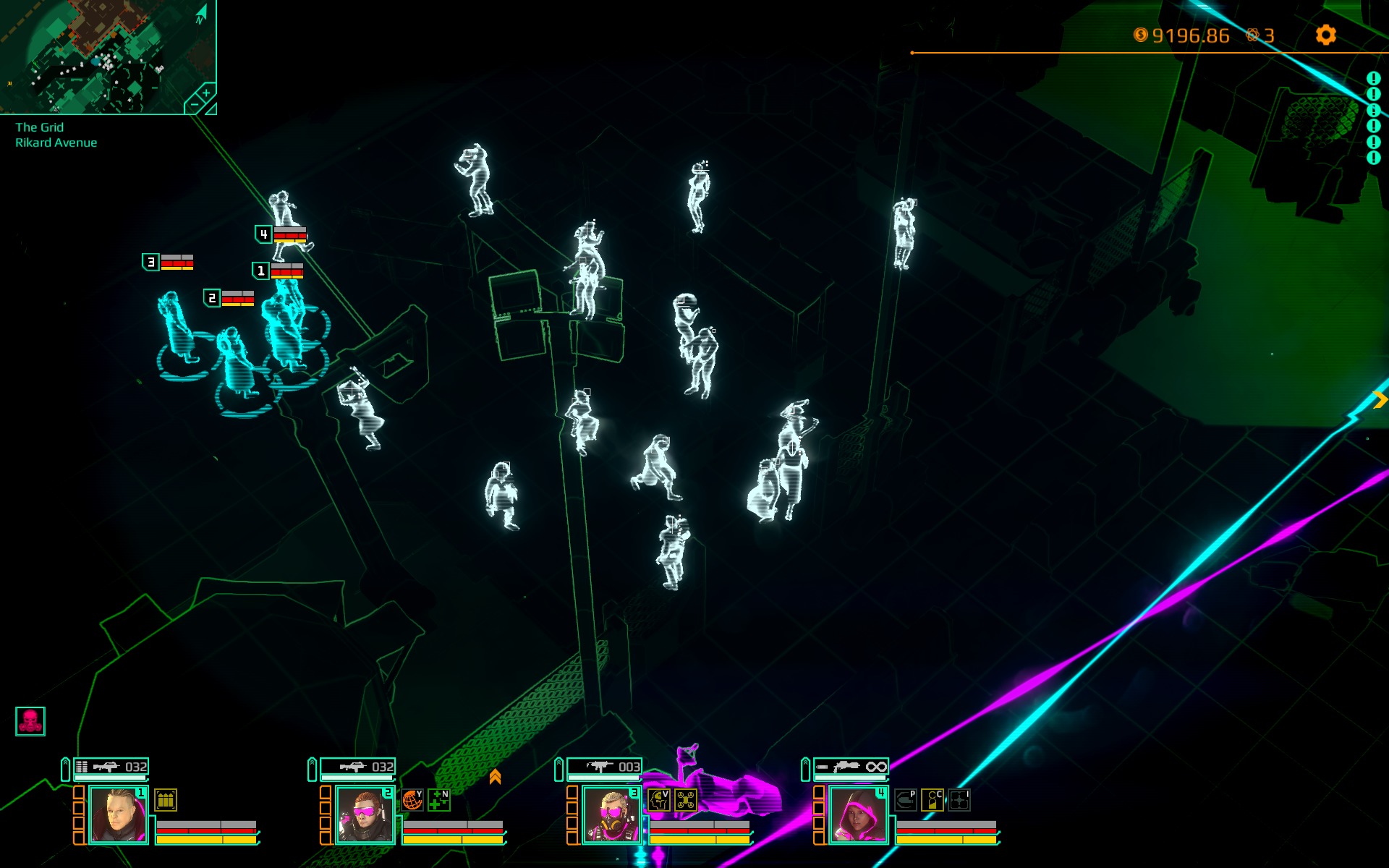Activate agent 4's crosshair target ability
The width and height of the screenshot is (1389, 868).
point(959,800)
